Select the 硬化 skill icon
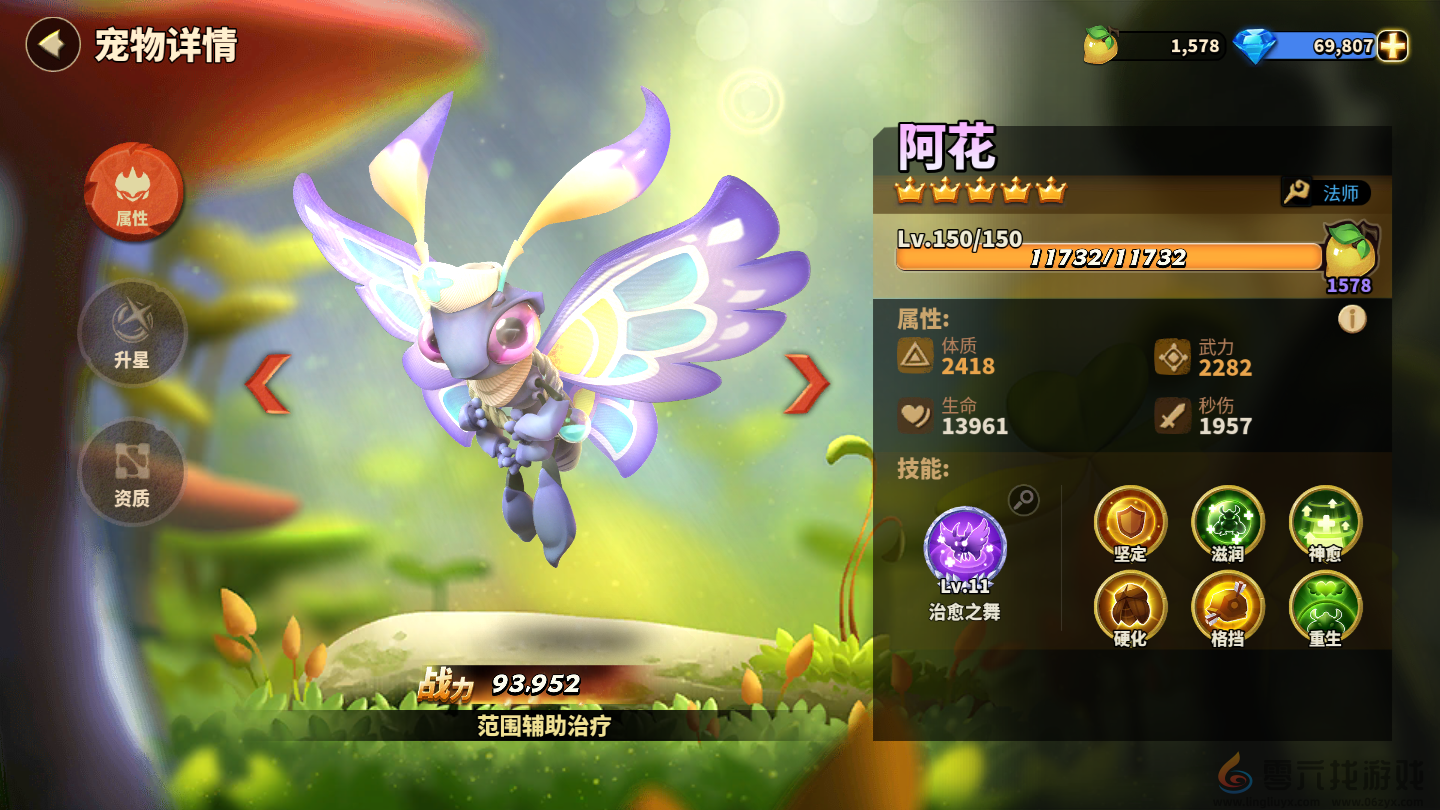Screen dimensions: 1440x810 (1130, 605)
